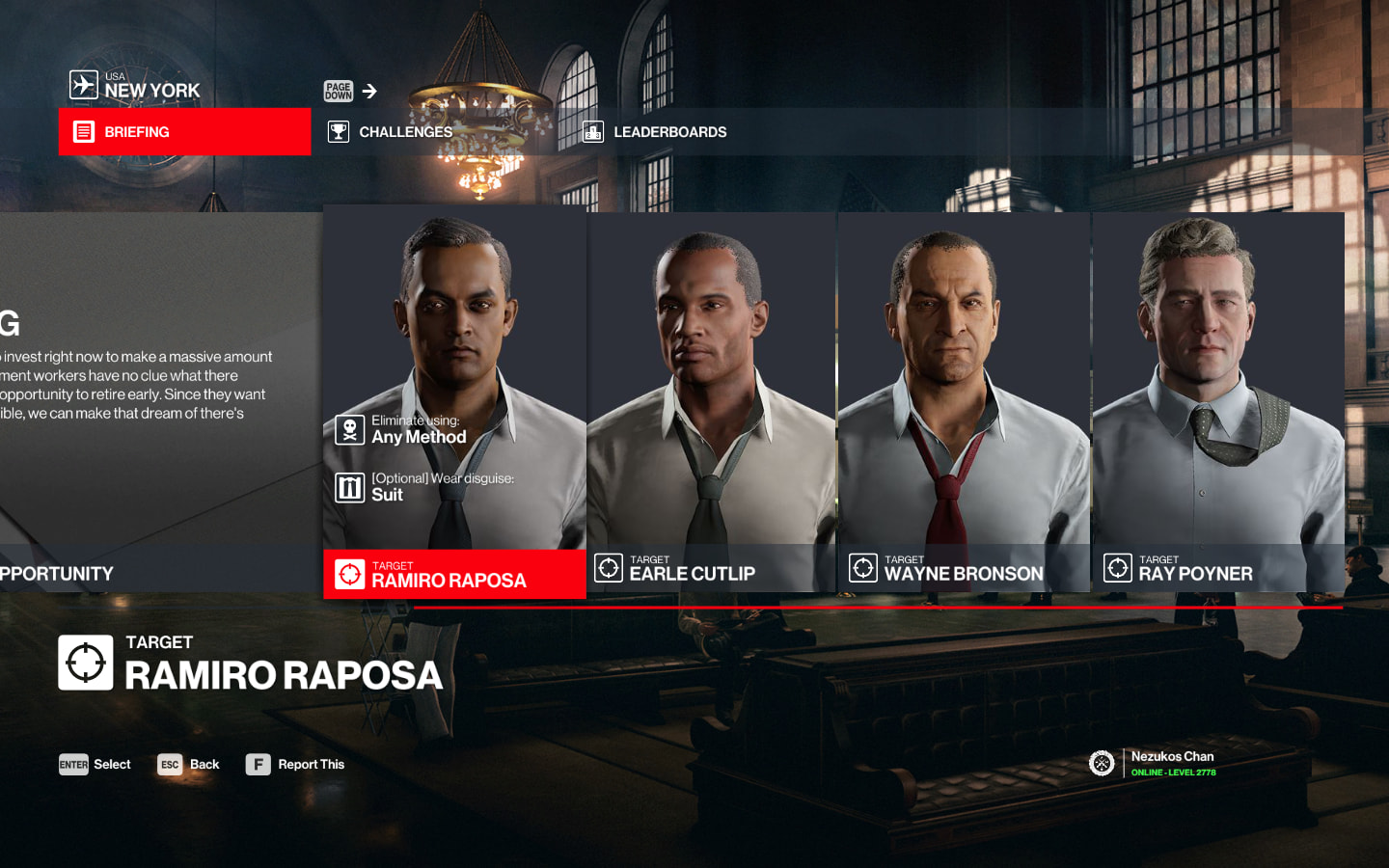Show the Leaderboards tab
The width and height of the screenshot is (1389, 868).
(669, 132)
